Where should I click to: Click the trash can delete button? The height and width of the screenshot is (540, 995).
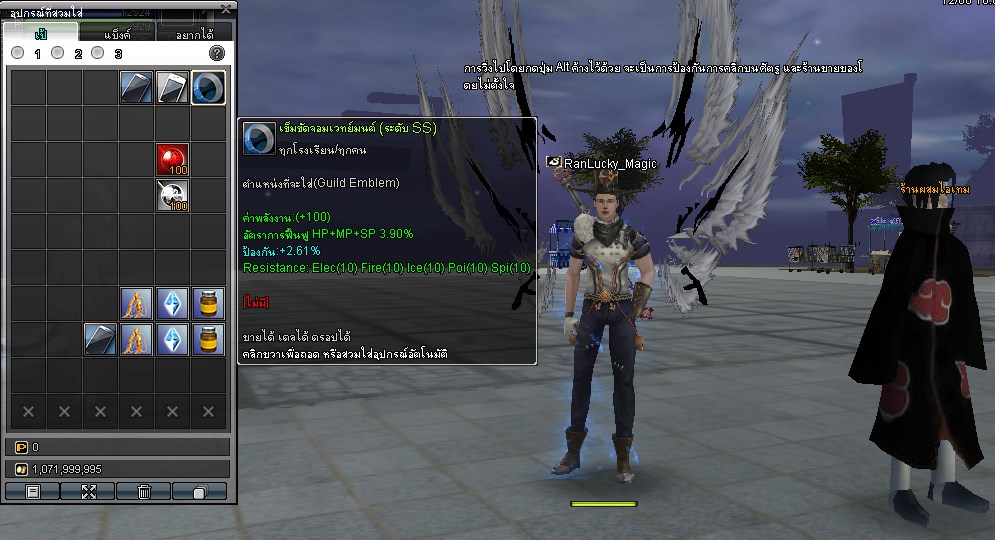pyautogui.click(x=144, y=491)
